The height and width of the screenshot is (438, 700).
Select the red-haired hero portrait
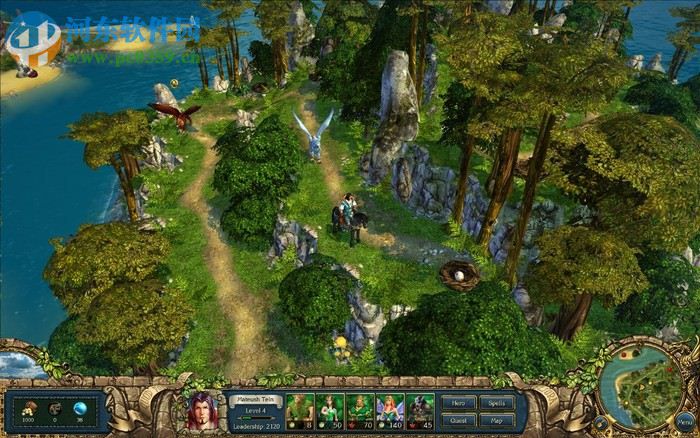(x=204, y=411)
